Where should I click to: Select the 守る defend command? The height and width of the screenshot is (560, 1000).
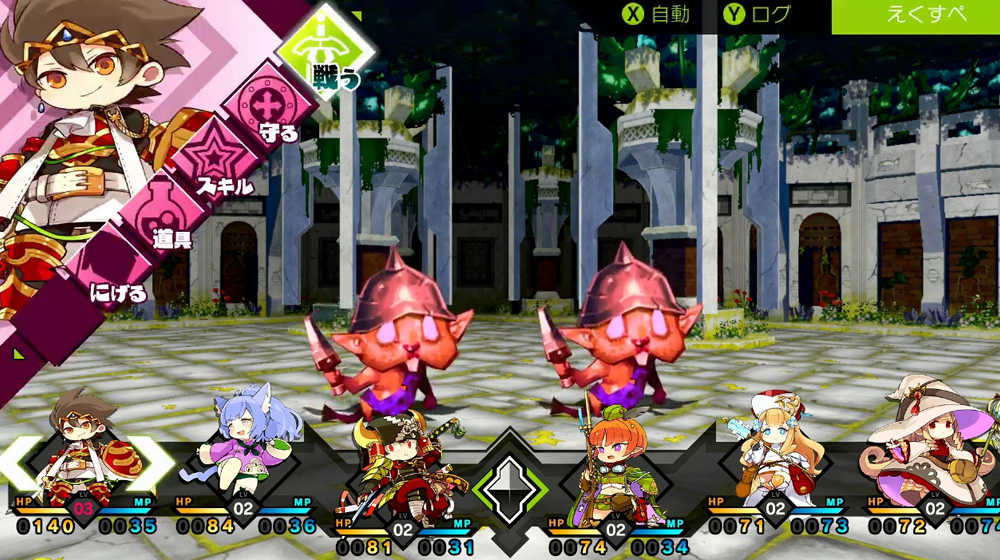tap(264, 107)
